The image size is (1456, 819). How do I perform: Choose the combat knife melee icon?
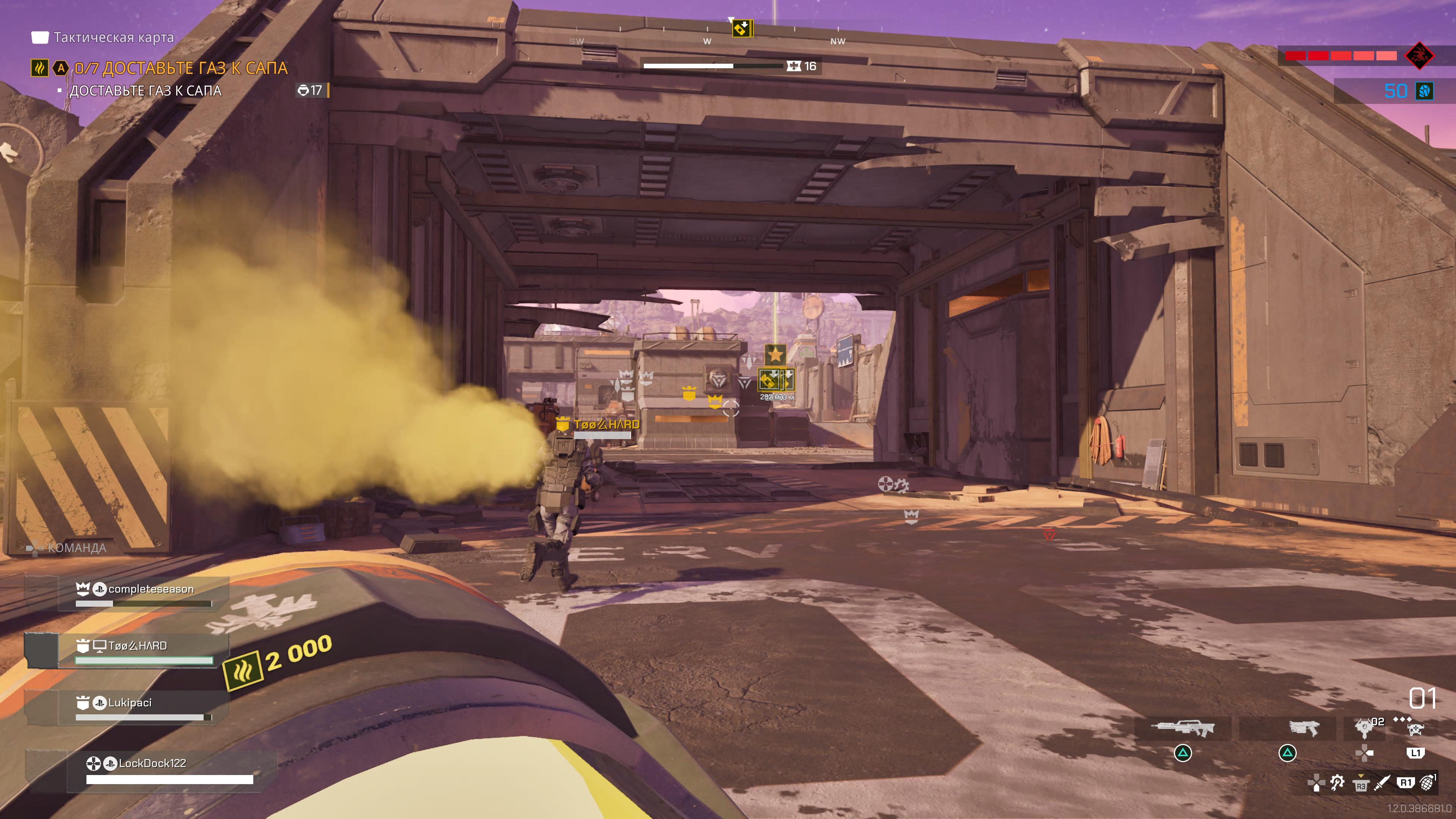point(1382,783)
